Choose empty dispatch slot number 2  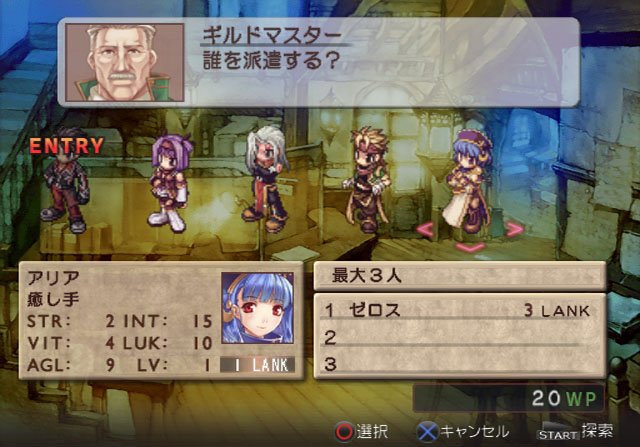coord(460,337)
